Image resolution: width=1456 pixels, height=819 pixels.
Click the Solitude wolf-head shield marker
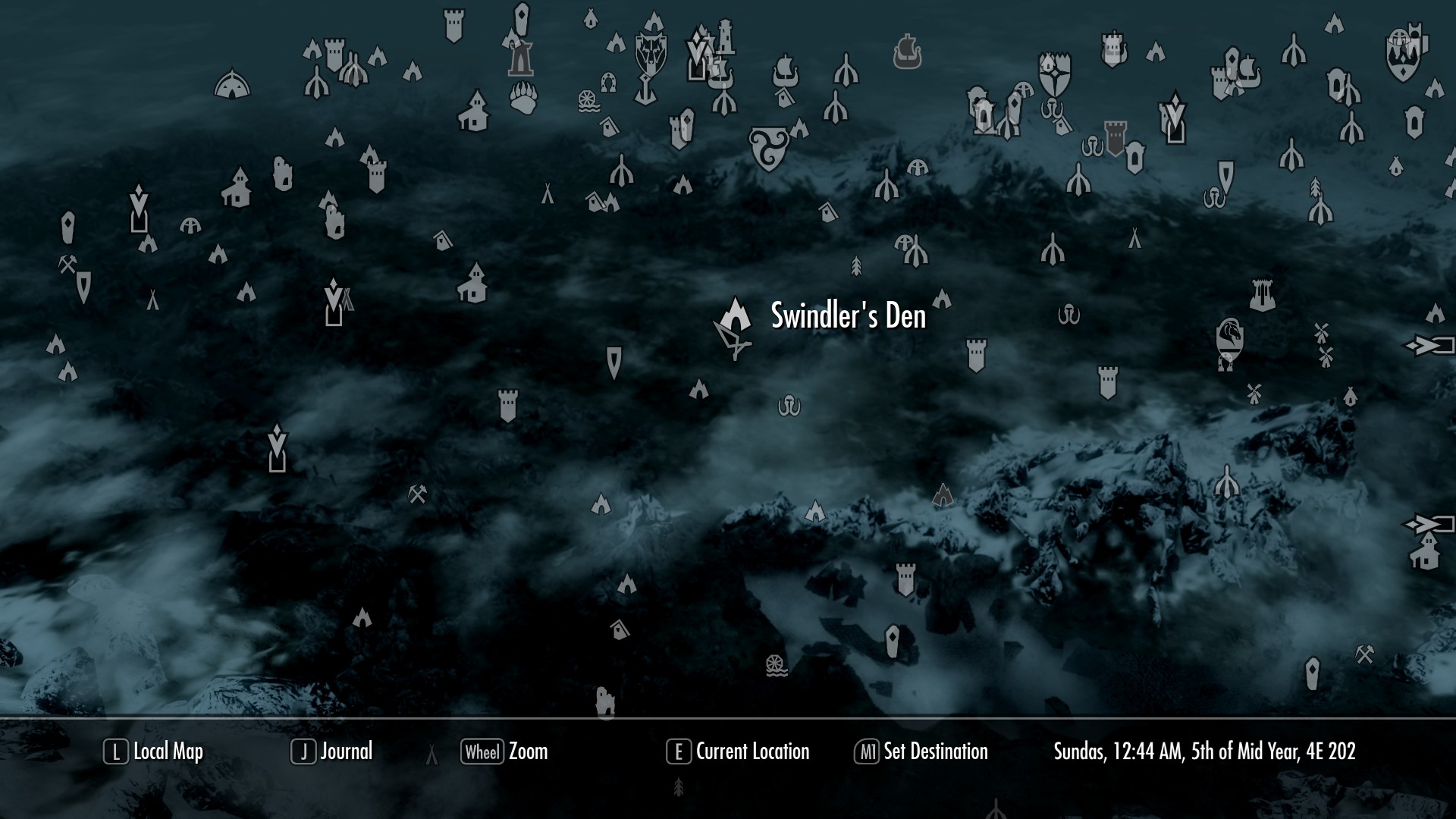tap(651, 53)
